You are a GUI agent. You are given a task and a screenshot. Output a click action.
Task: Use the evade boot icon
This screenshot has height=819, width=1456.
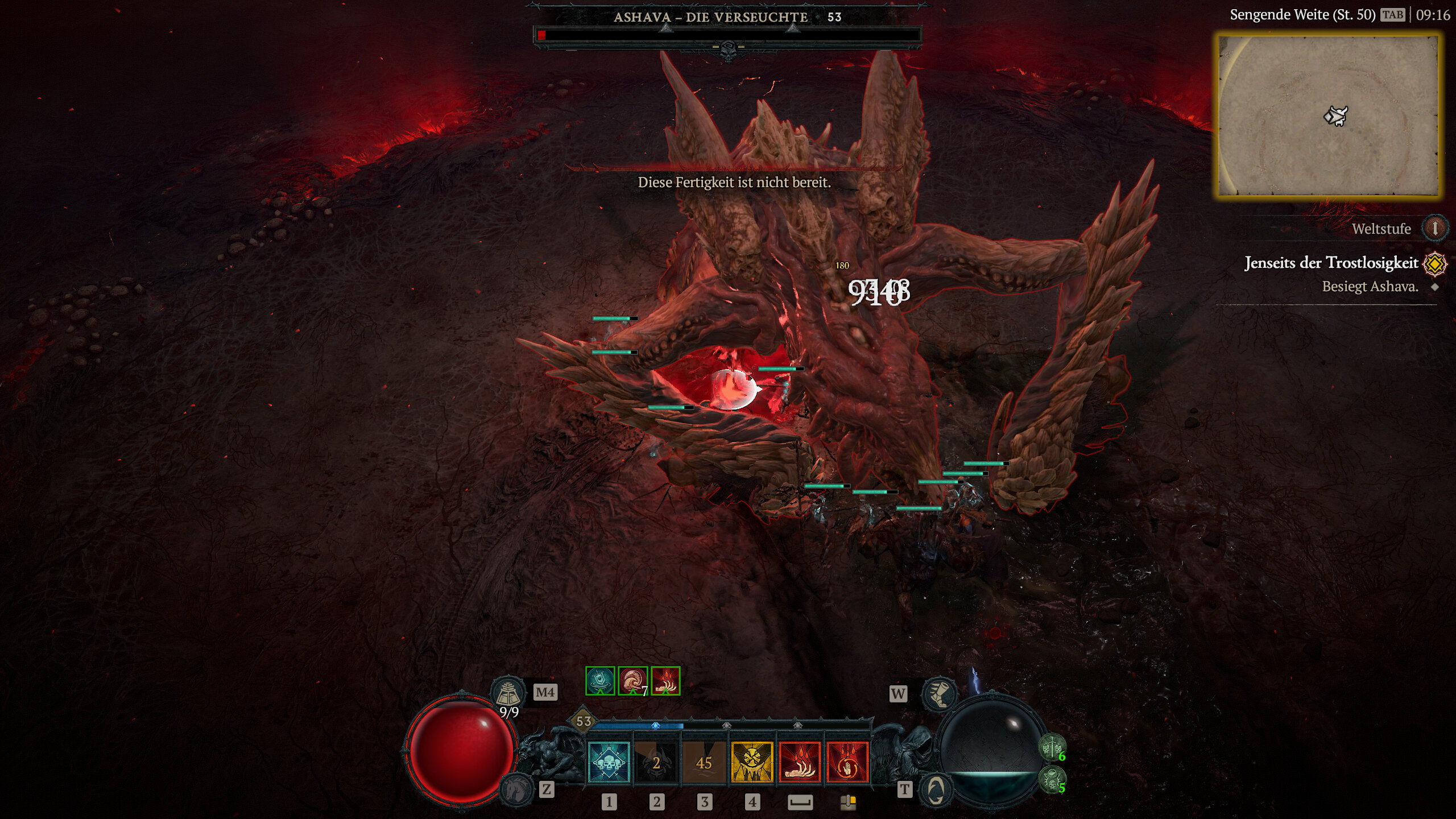tap(938, 693)
